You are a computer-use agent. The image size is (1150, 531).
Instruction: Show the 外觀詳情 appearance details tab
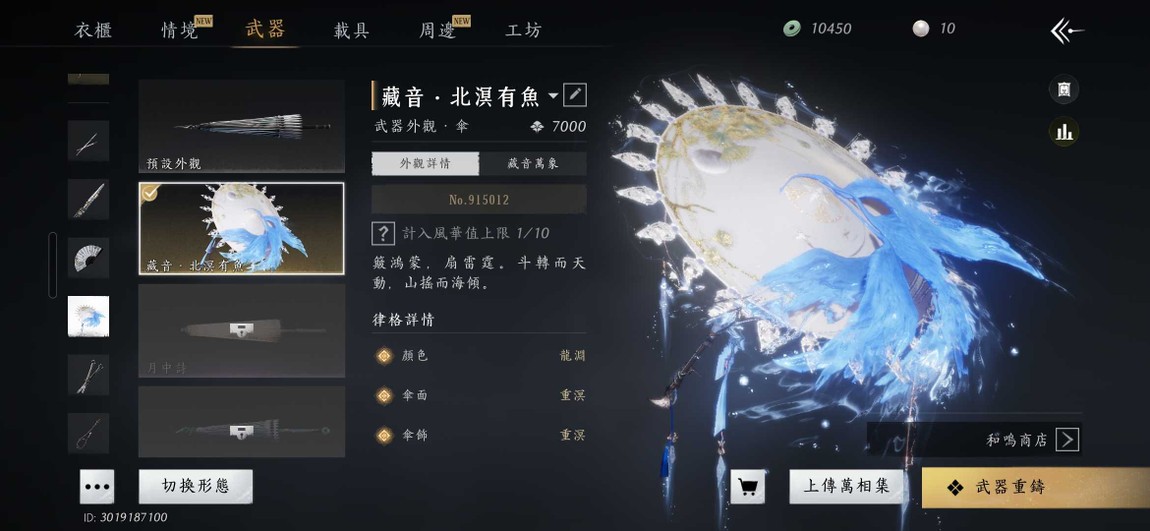425,163
